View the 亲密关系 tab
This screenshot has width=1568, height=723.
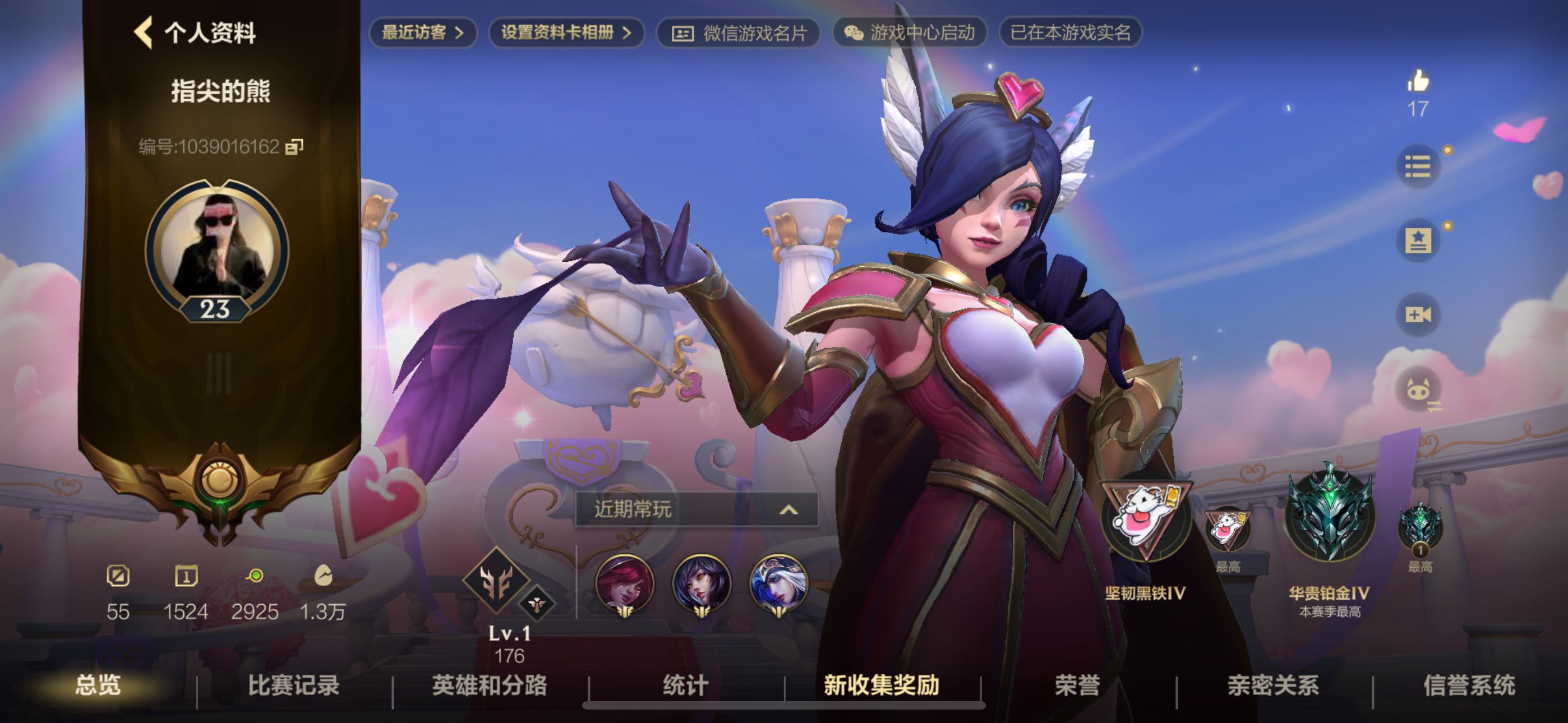tap(1274, 686)
